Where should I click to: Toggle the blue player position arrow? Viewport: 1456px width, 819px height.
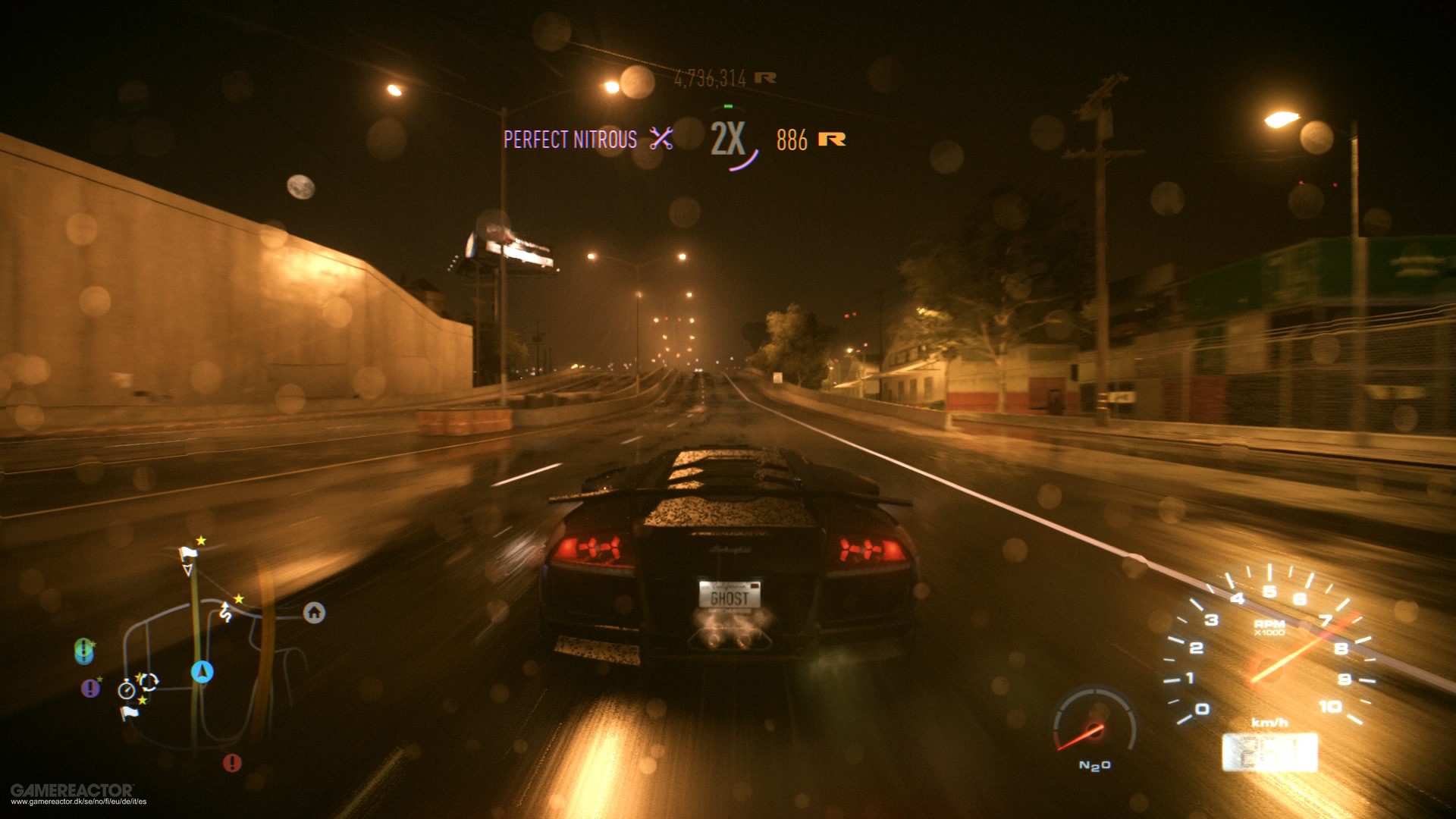[x=203, y=672]
